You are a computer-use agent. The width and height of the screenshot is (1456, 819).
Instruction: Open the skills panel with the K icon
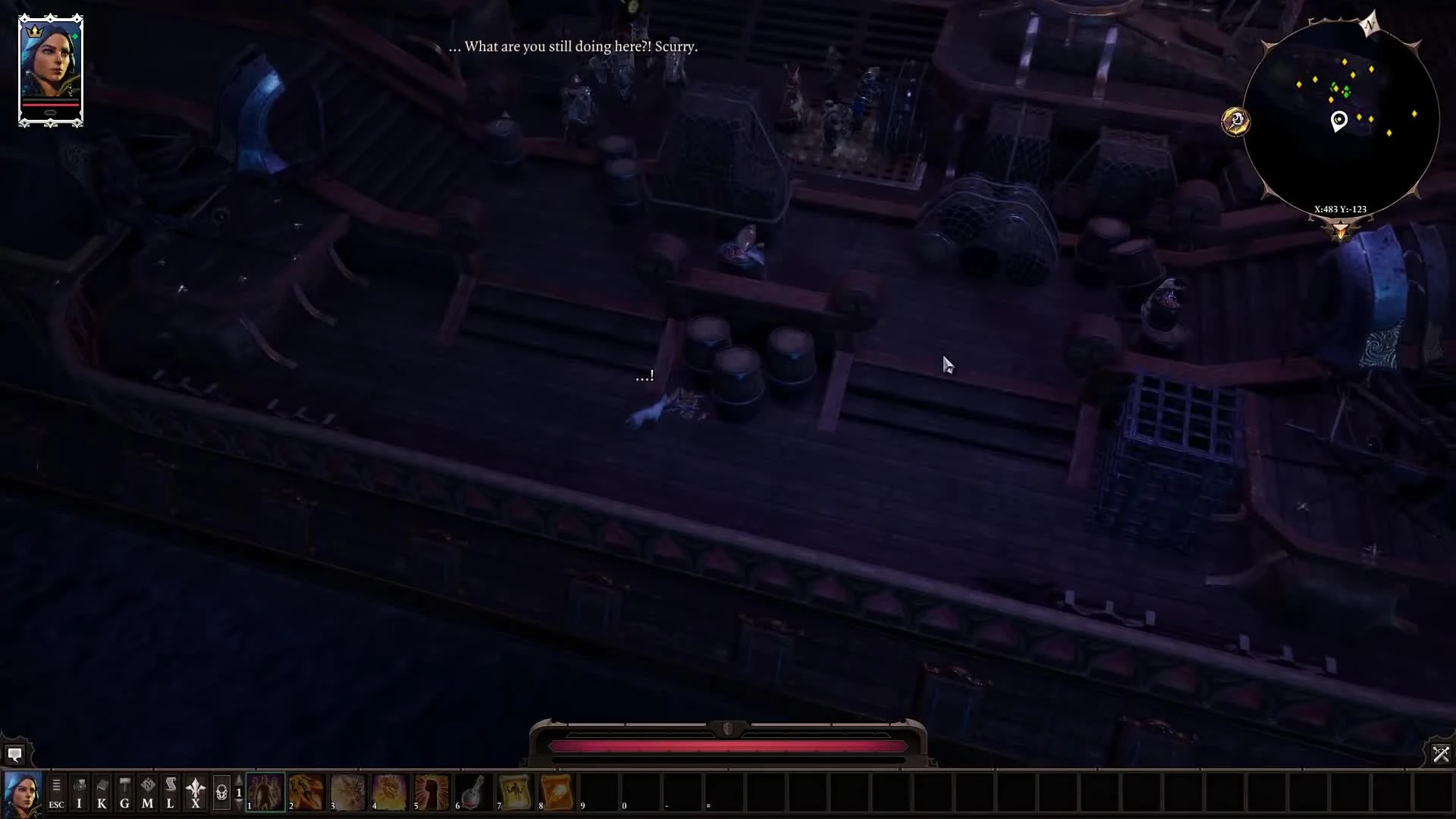[x=102, y=793]
